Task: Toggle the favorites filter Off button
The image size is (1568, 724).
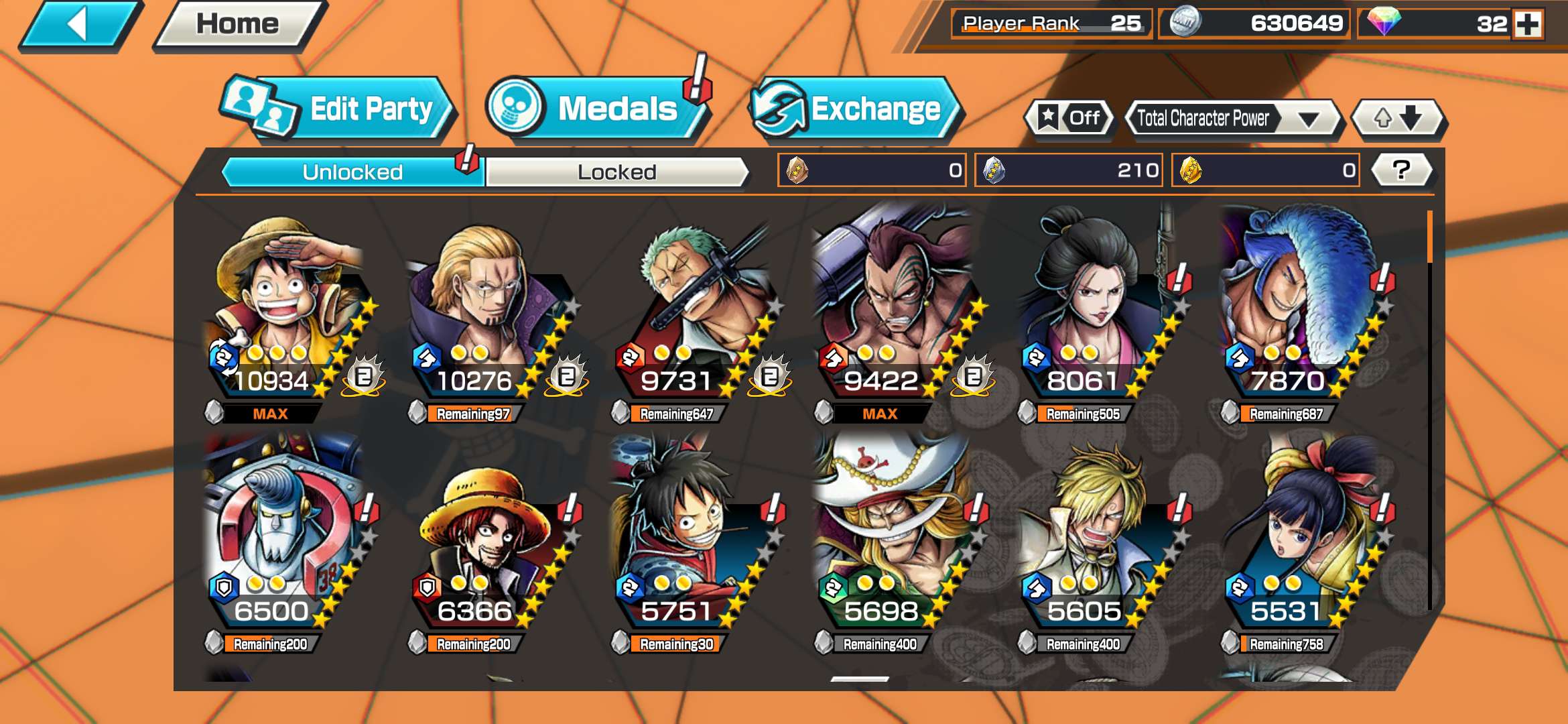Action: point(1069,119)
